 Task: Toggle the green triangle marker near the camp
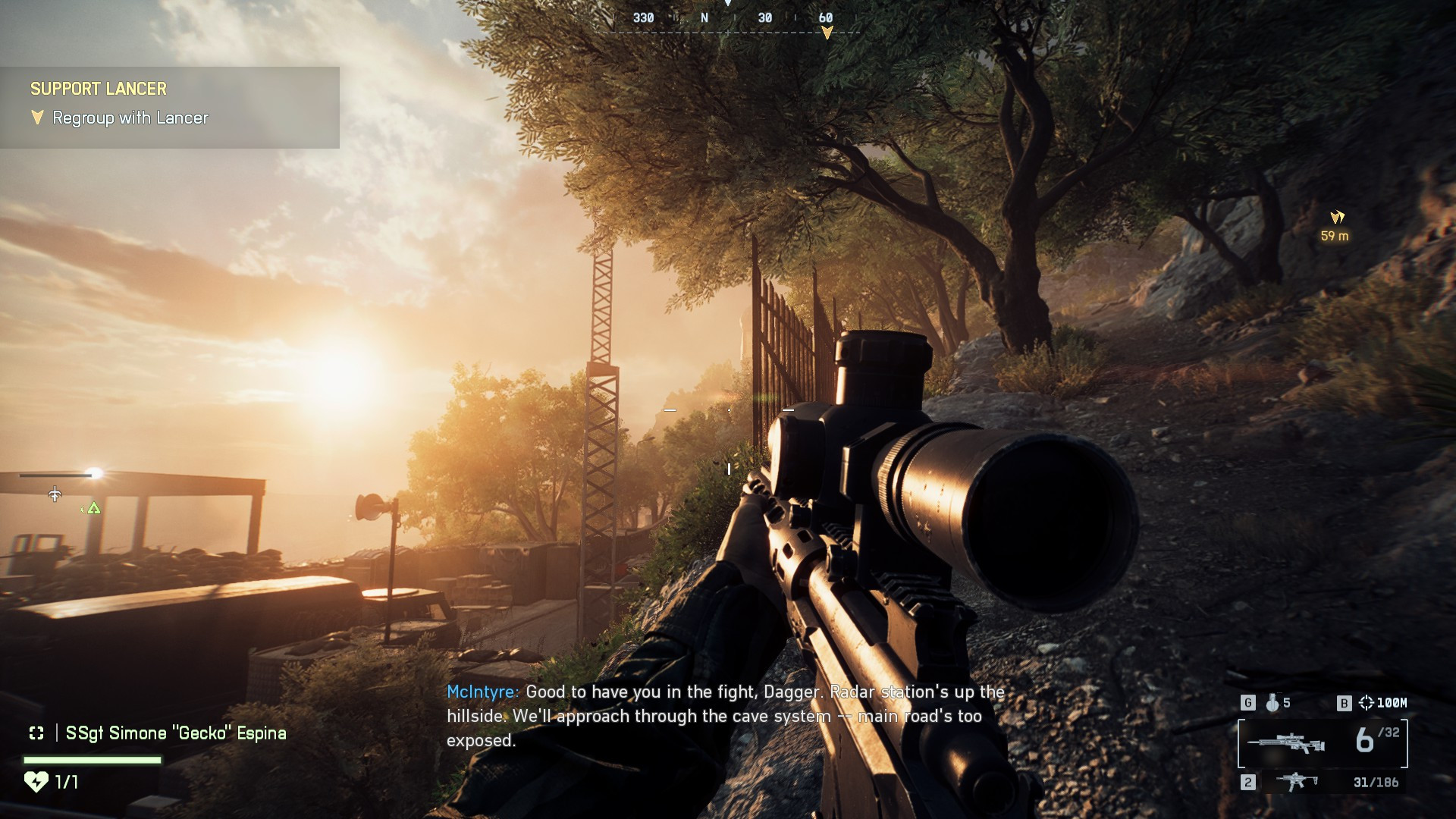coord(93,509)
